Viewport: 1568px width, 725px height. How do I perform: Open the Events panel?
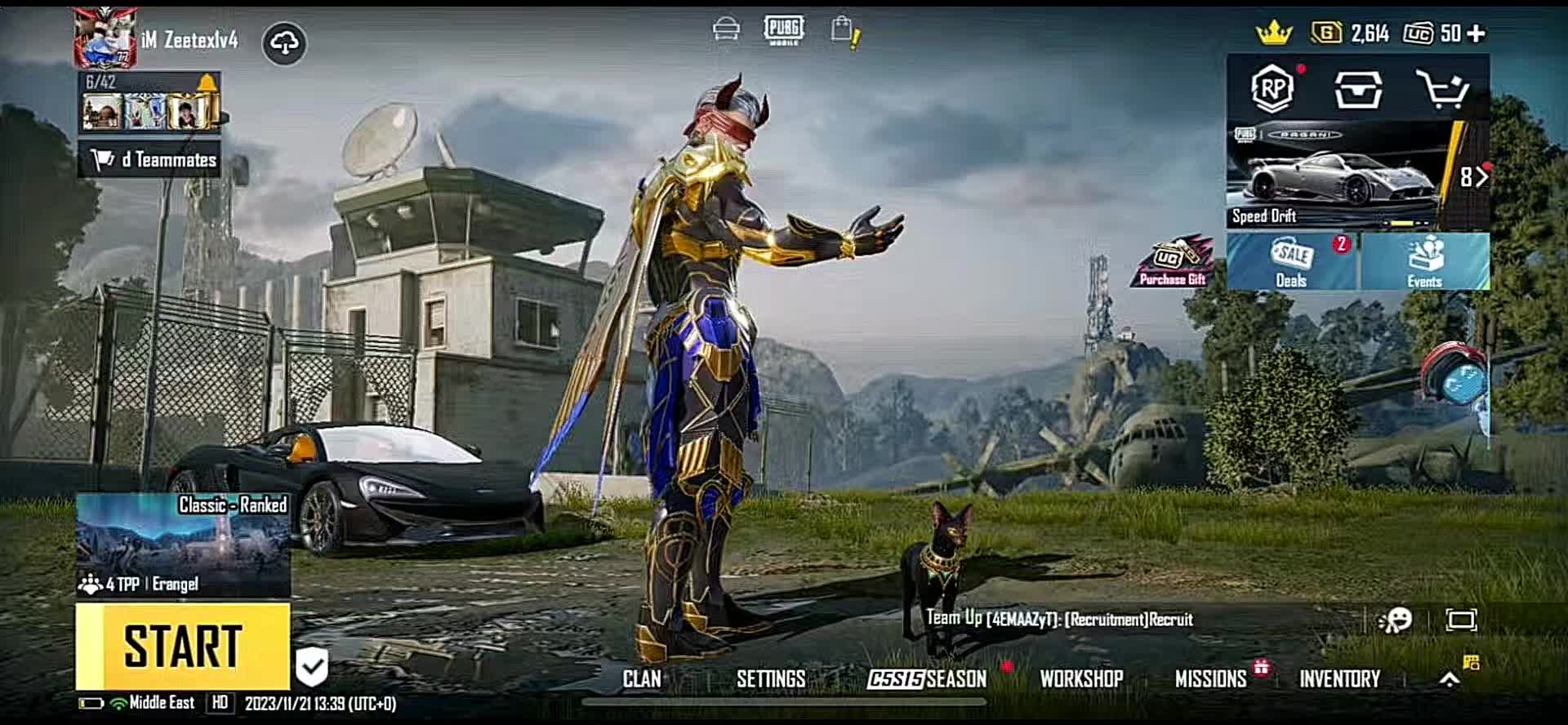click(1424, 261)
